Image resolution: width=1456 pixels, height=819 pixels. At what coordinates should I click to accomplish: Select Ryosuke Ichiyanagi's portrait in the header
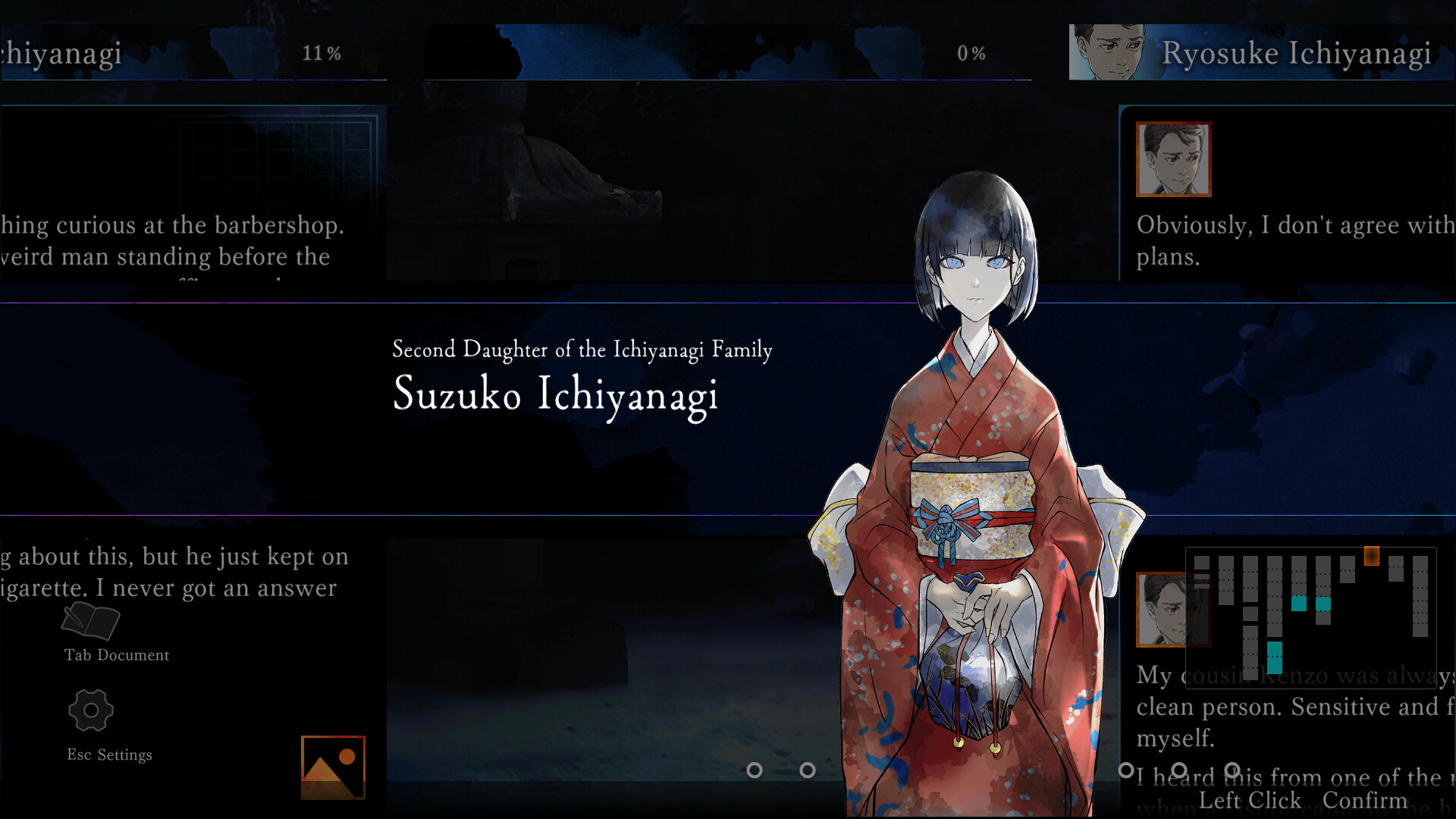(1107, 52)
